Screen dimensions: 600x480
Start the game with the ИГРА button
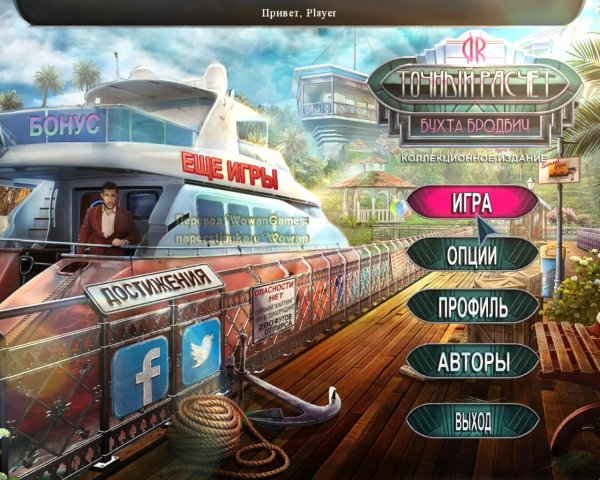pyautogui.click(x=471, y=201)
